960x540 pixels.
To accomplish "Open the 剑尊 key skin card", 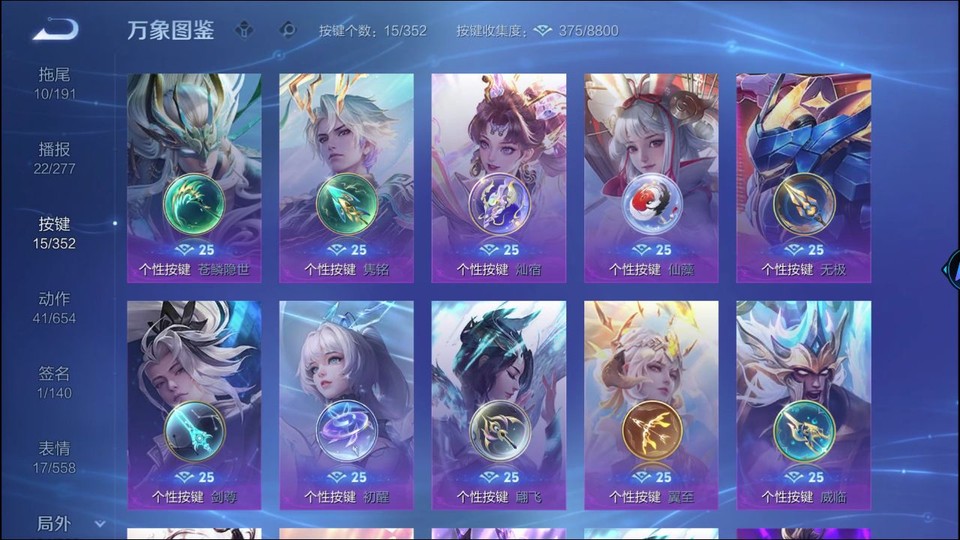I will tap(194, 405).
